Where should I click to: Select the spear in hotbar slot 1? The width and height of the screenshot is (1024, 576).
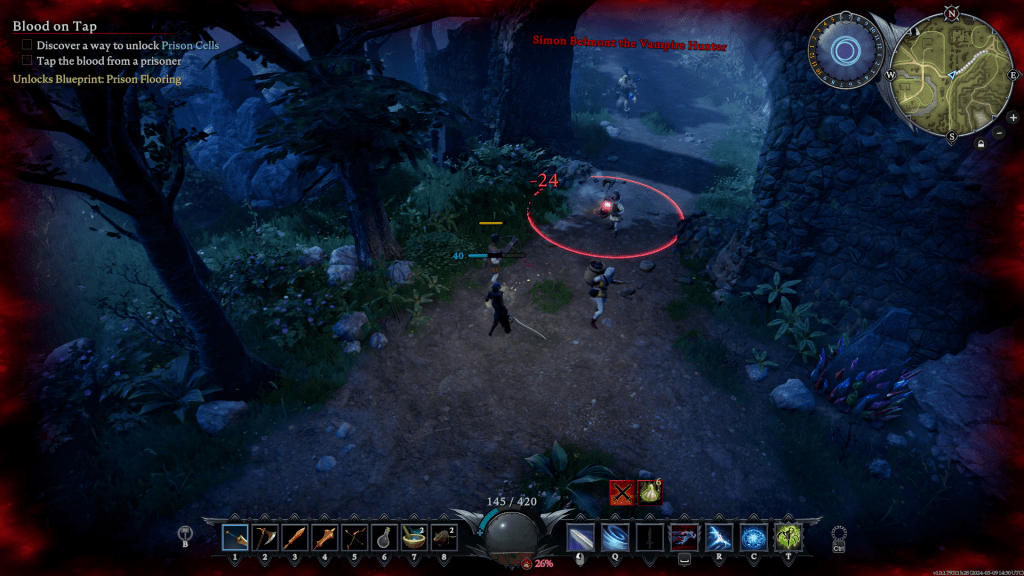[x=236, y=537]
